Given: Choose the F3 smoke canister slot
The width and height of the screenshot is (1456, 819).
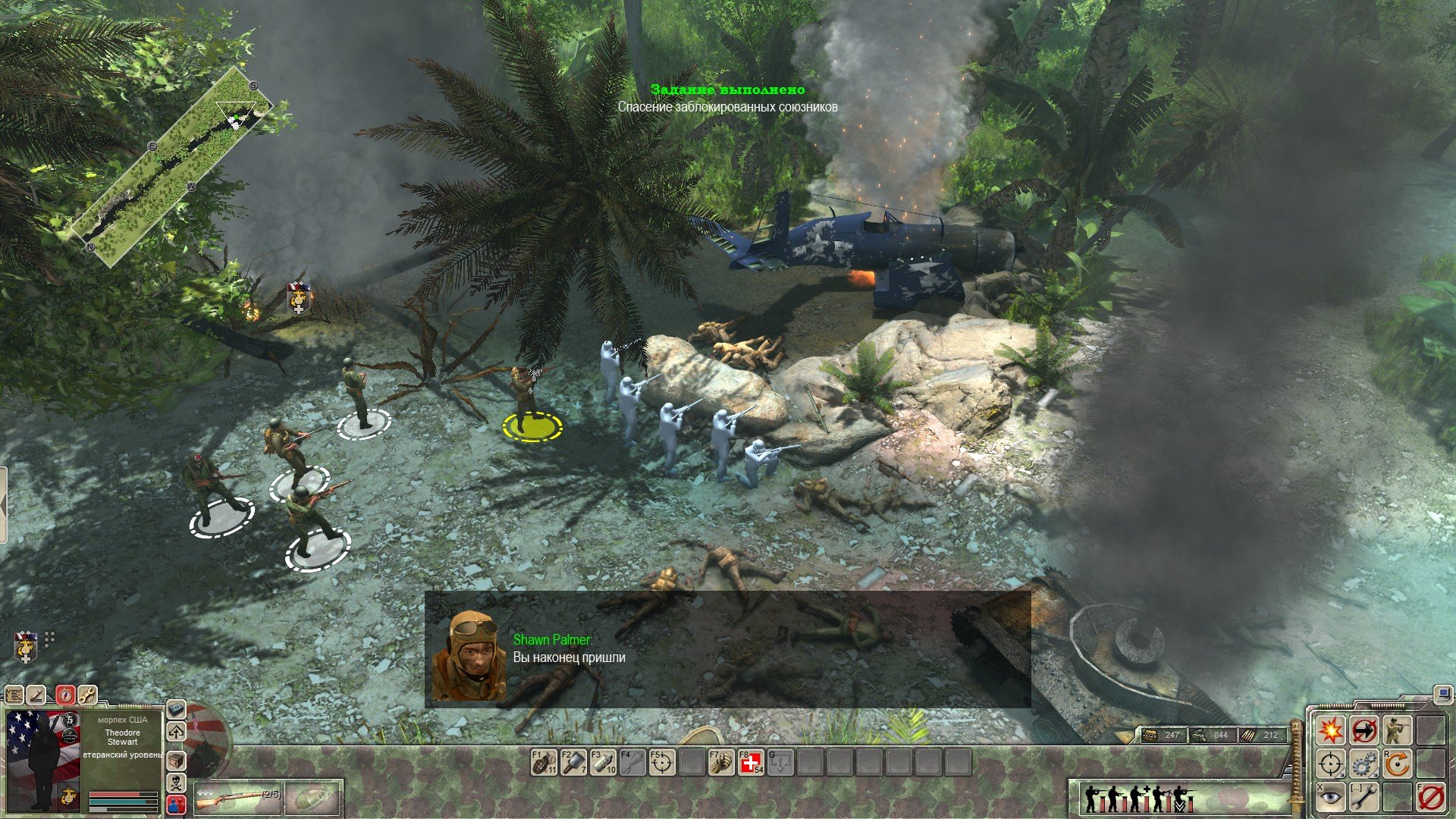Looking at the screenshot, I should pos(603,762).
